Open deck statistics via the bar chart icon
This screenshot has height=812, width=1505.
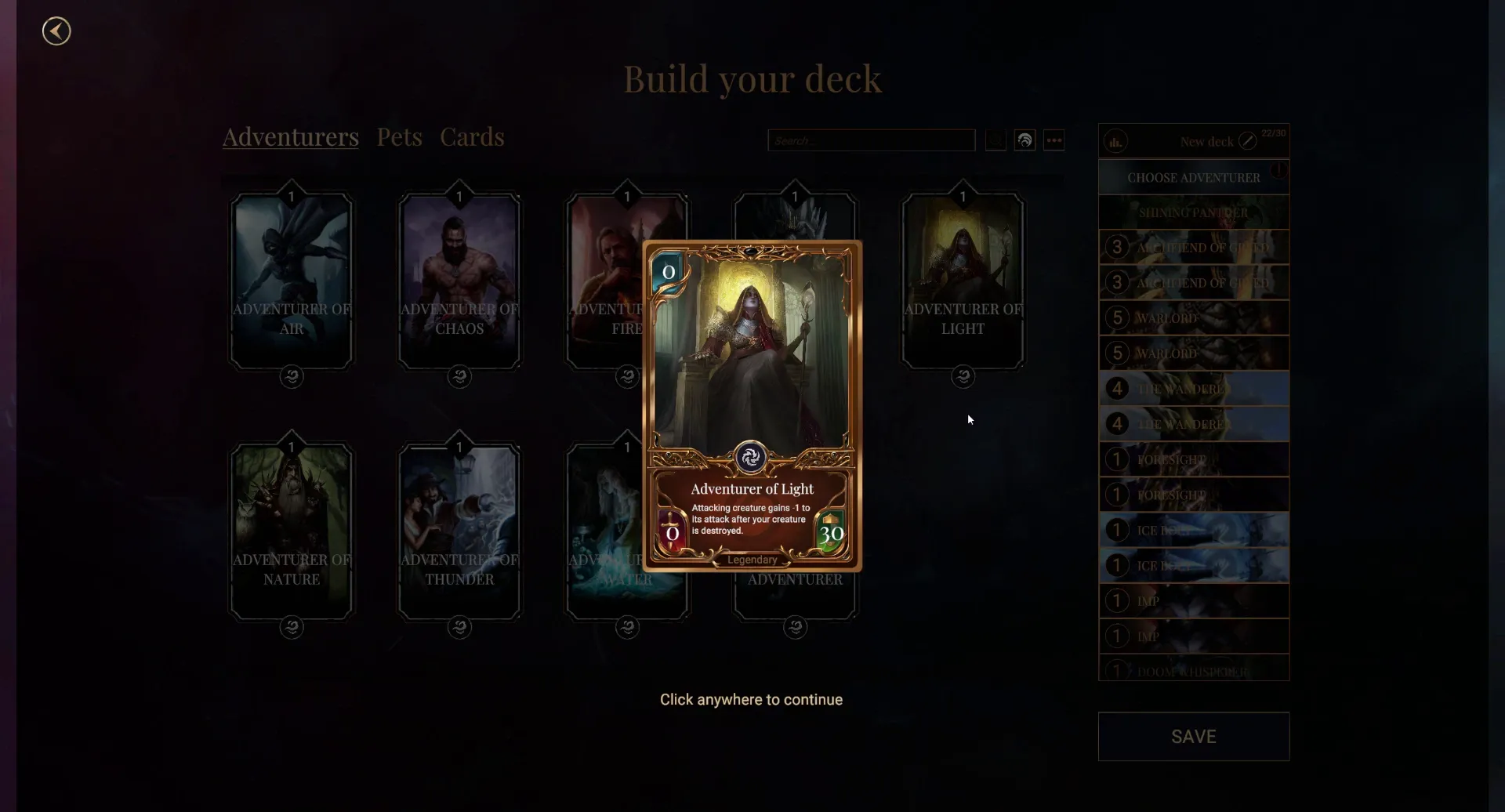pos(1116,141)
